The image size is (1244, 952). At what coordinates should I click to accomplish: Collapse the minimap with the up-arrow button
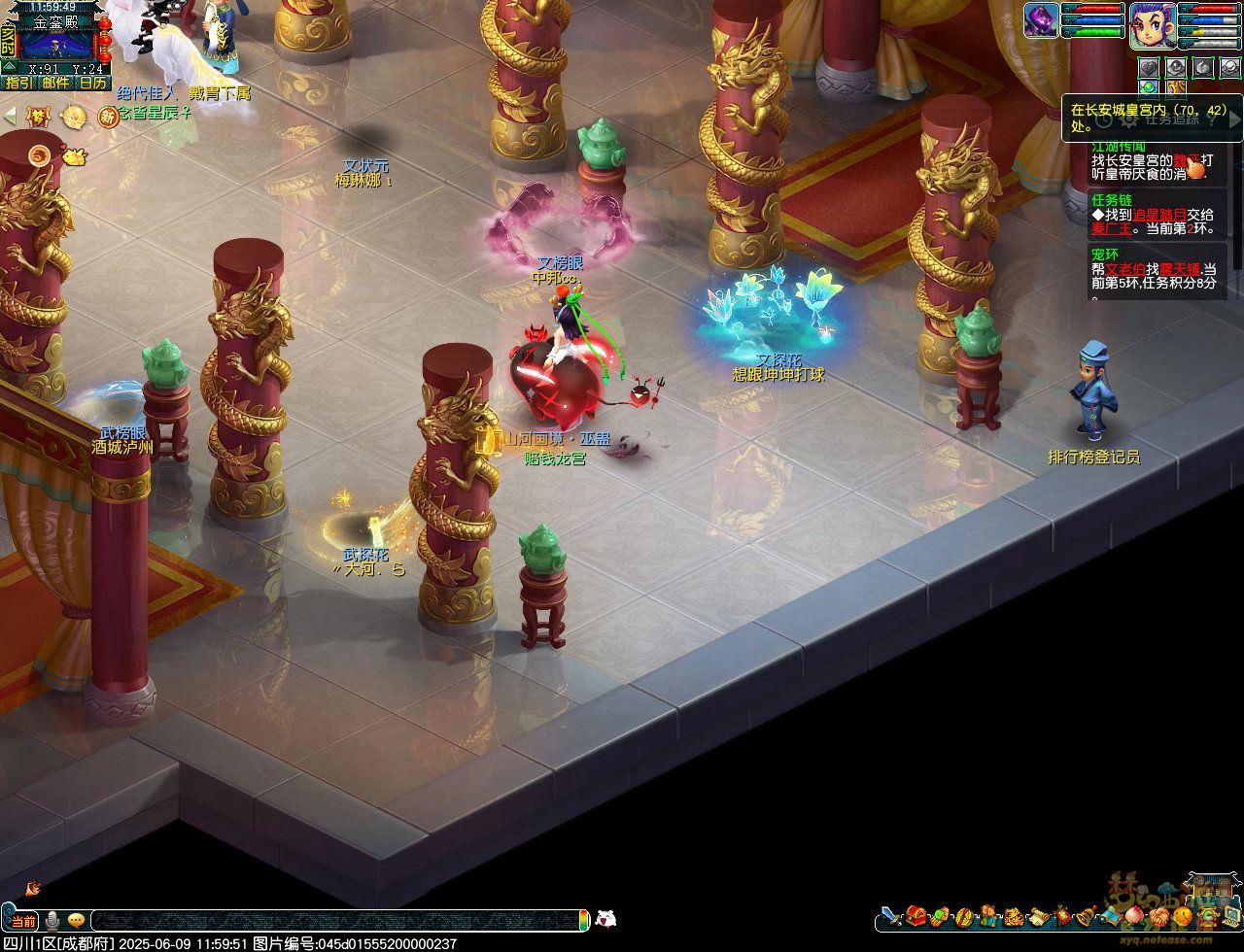[8, 66]
